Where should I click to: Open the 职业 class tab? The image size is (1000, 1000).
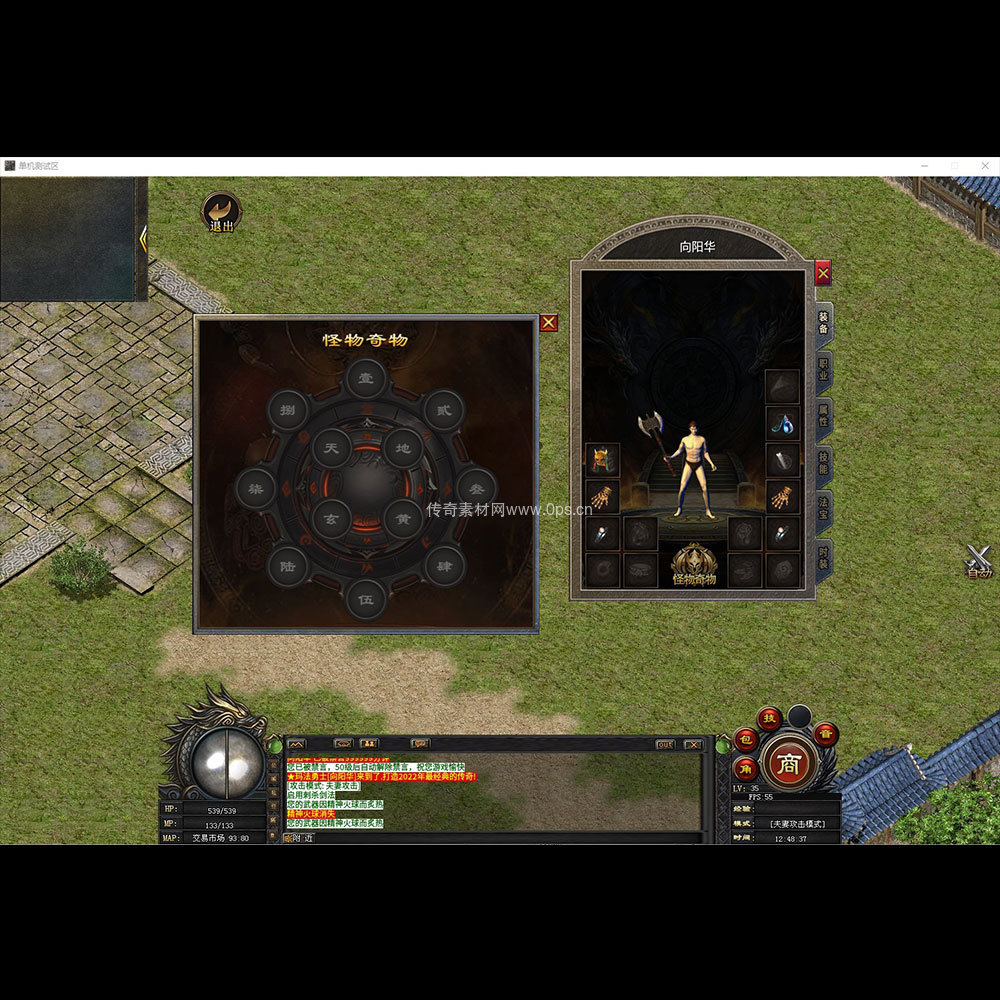coord(823,368)
